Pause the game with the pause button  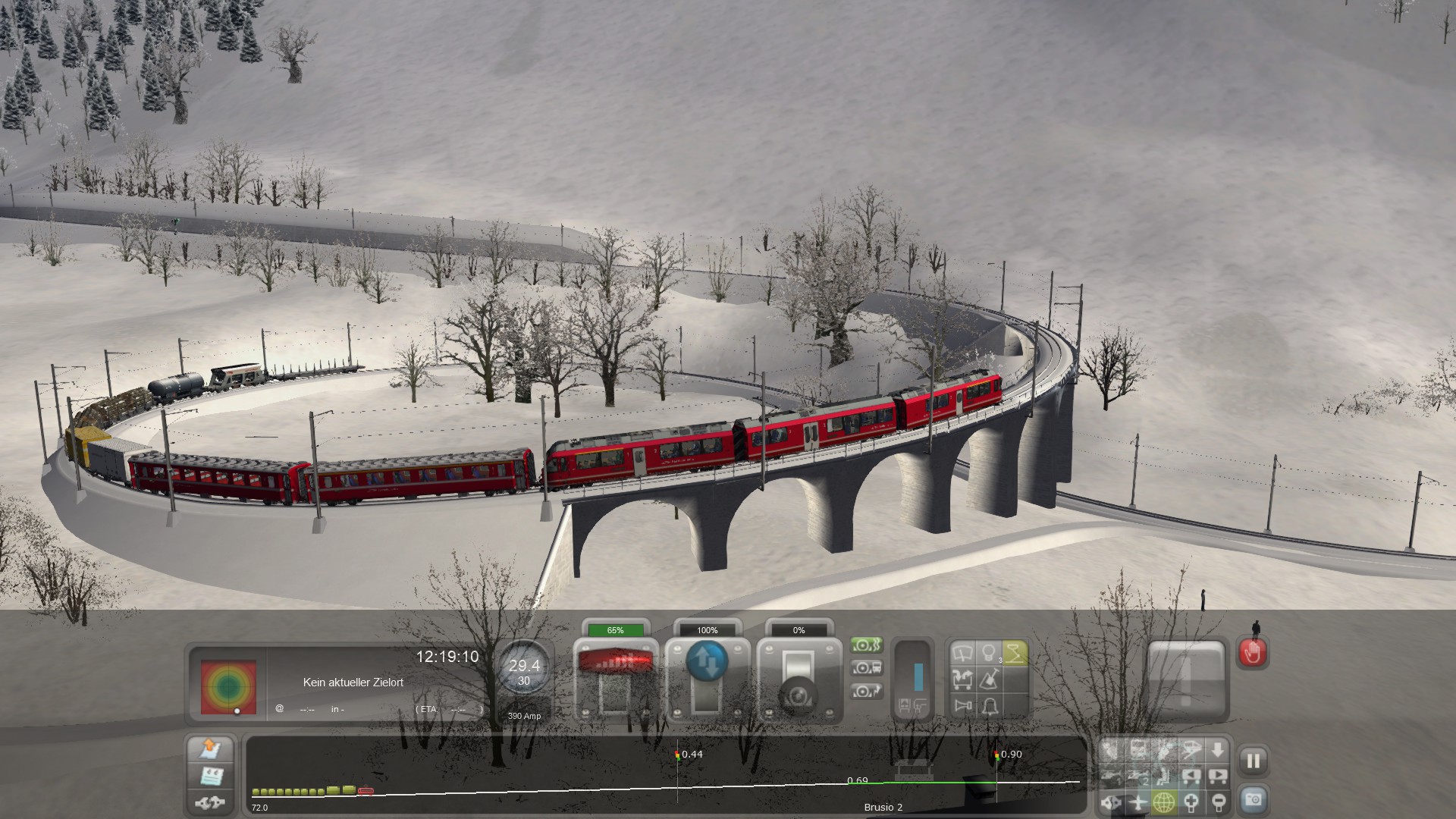click(x=1253, y=761)
